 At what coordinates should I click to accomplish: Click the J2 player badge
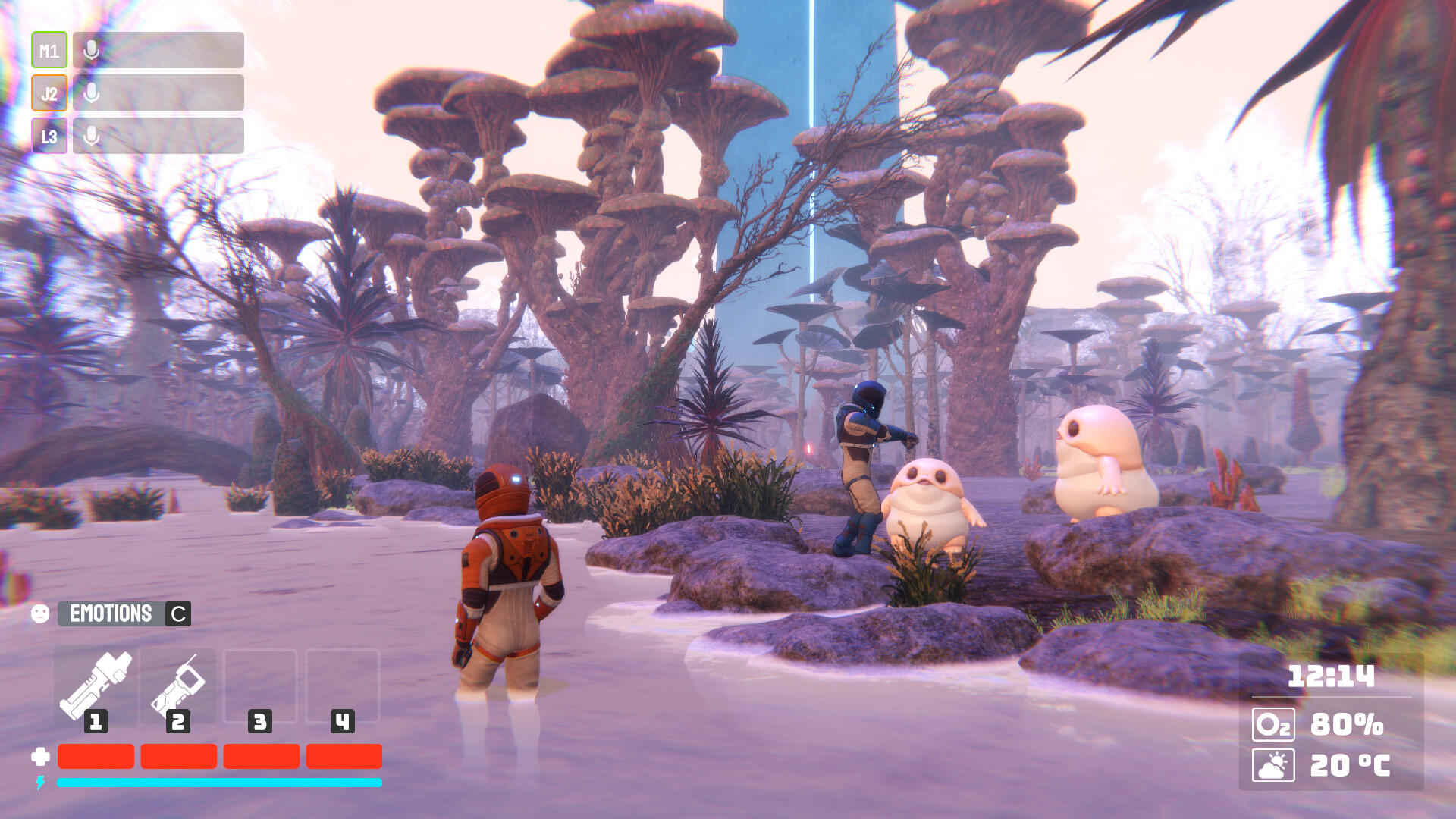[x=48, y=93]
